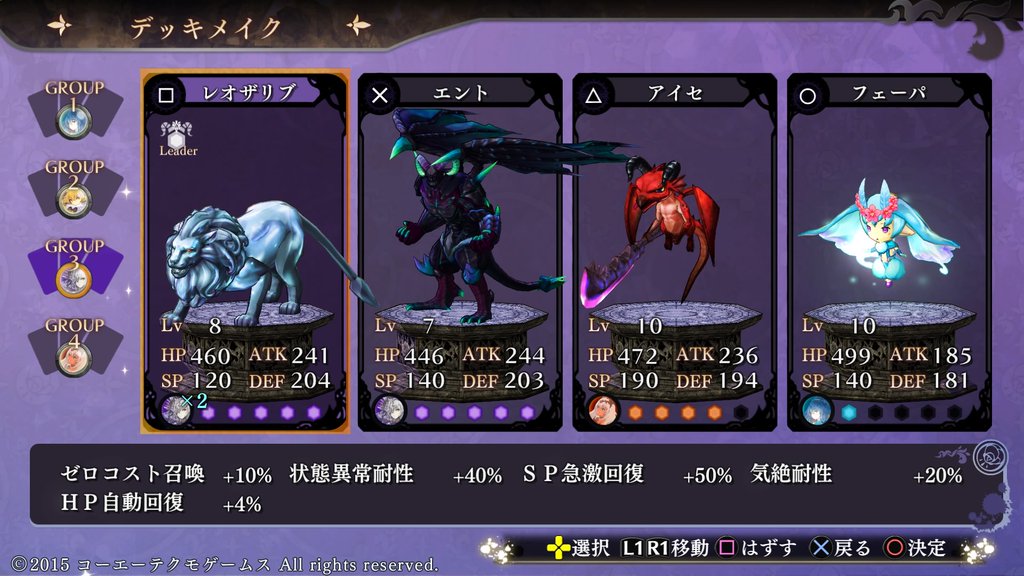Pick the アイセ red demon card

click(674, 250)
